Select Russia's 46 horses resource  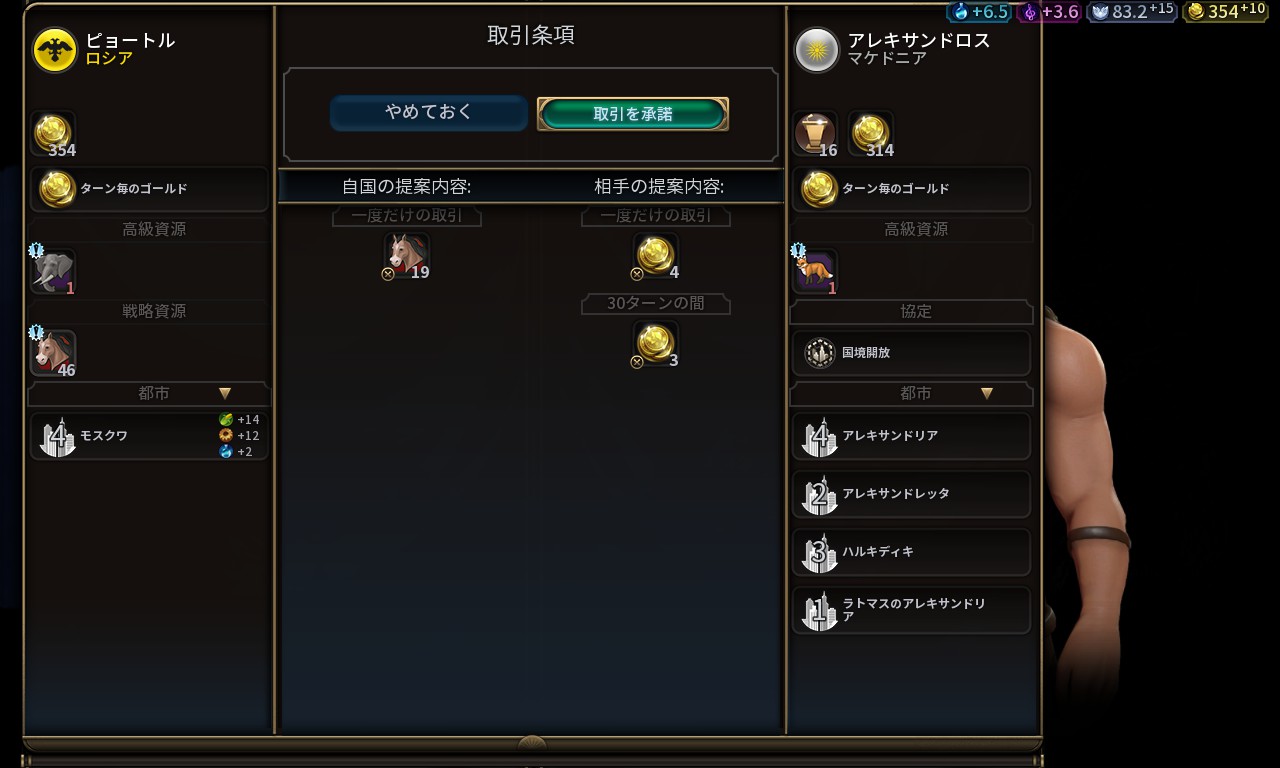[x=53, y=352]
